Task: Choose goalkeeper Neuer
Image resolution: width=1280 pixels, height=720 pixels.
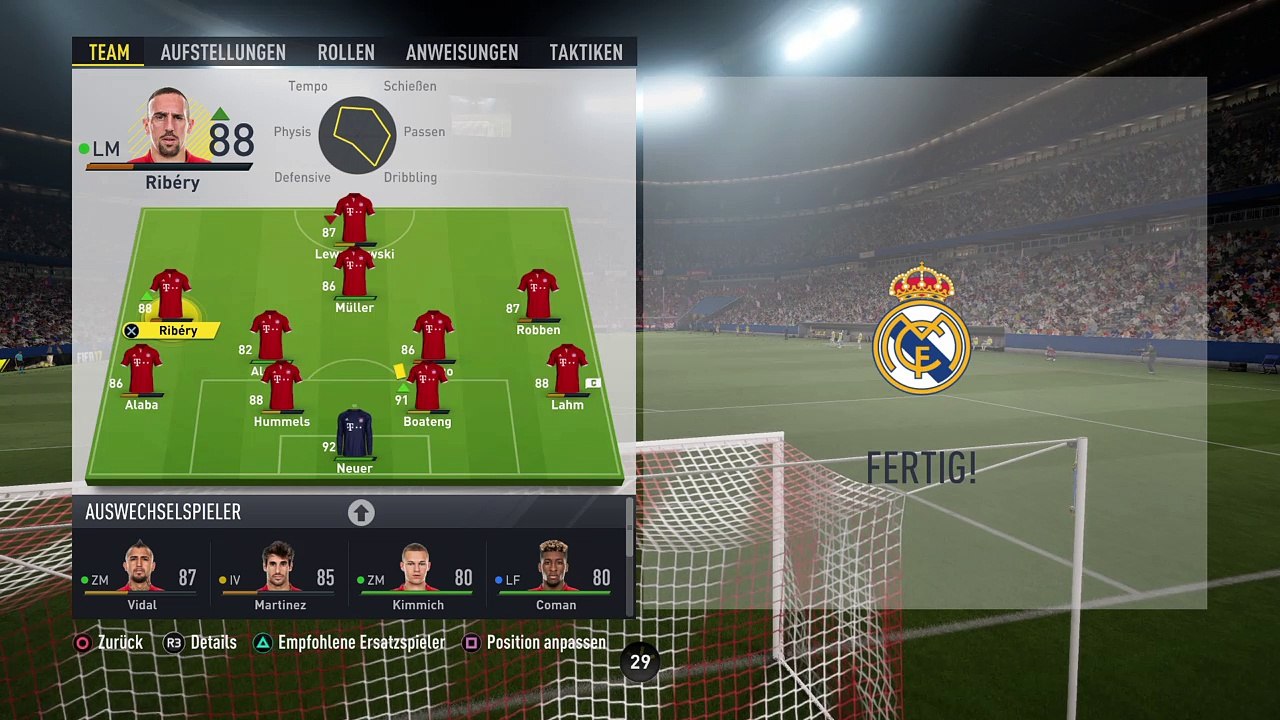Action: click(x=354, y=434)
